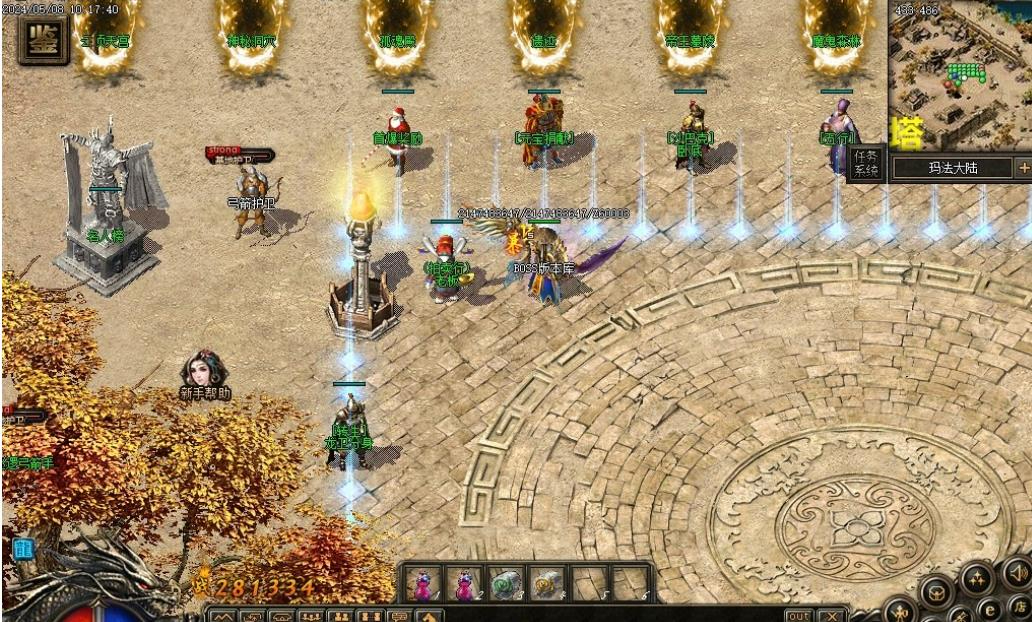Open the 任务系统 quest system
The width and height of the screenshot is (1032, 622).
point(866,164)
